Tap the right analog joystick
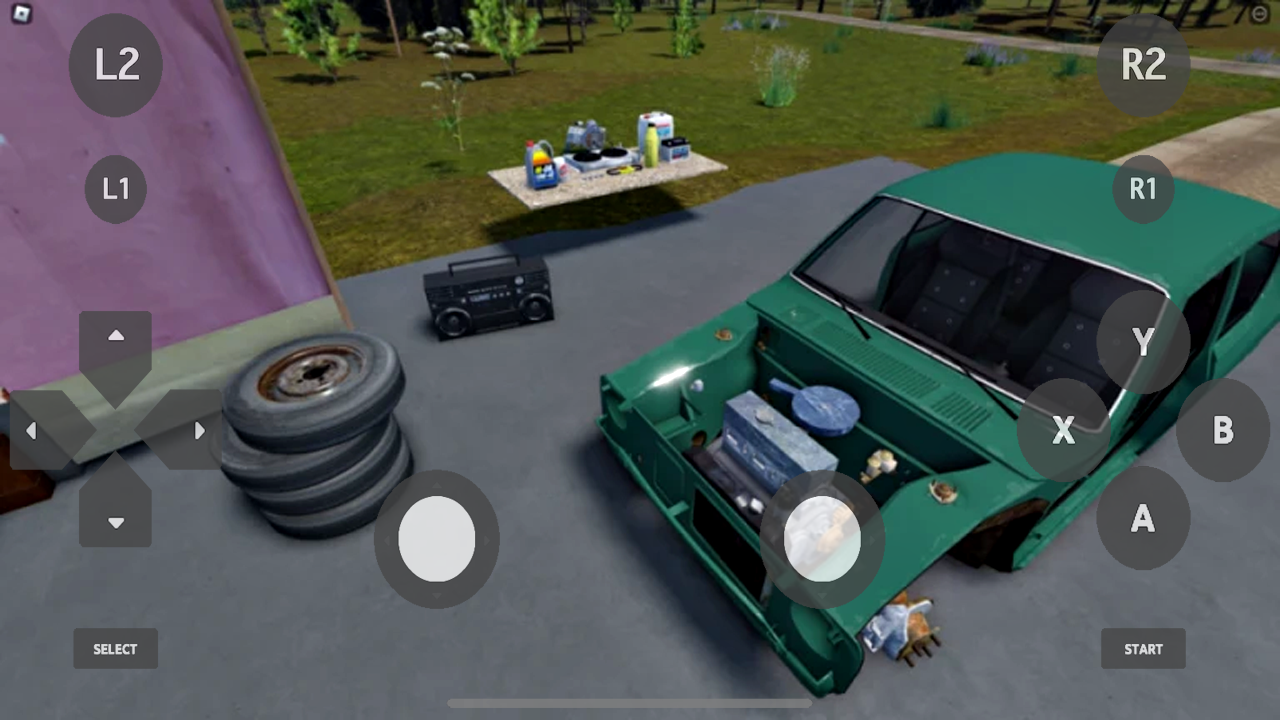Screen dimensions: 1280x720 pos(823,539)
